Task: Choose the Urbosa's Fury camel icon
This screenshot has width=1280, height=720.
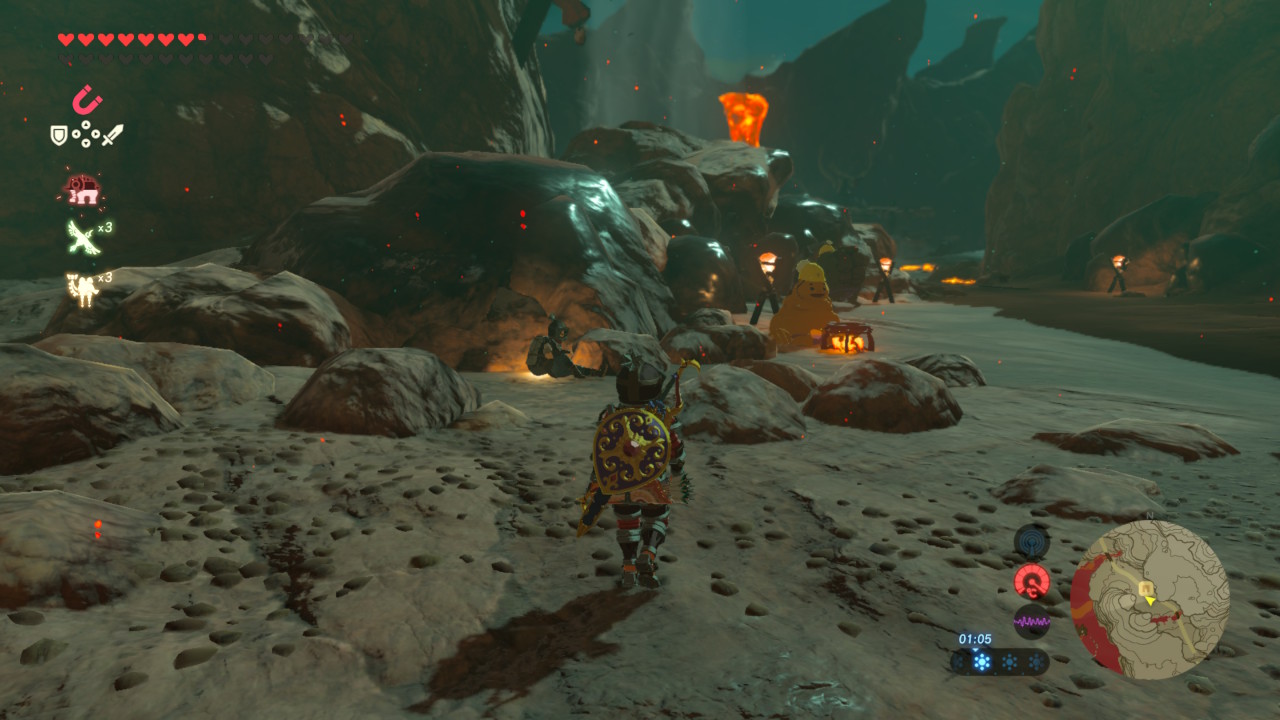Action: pyautogui.click(x=80, y=287)
